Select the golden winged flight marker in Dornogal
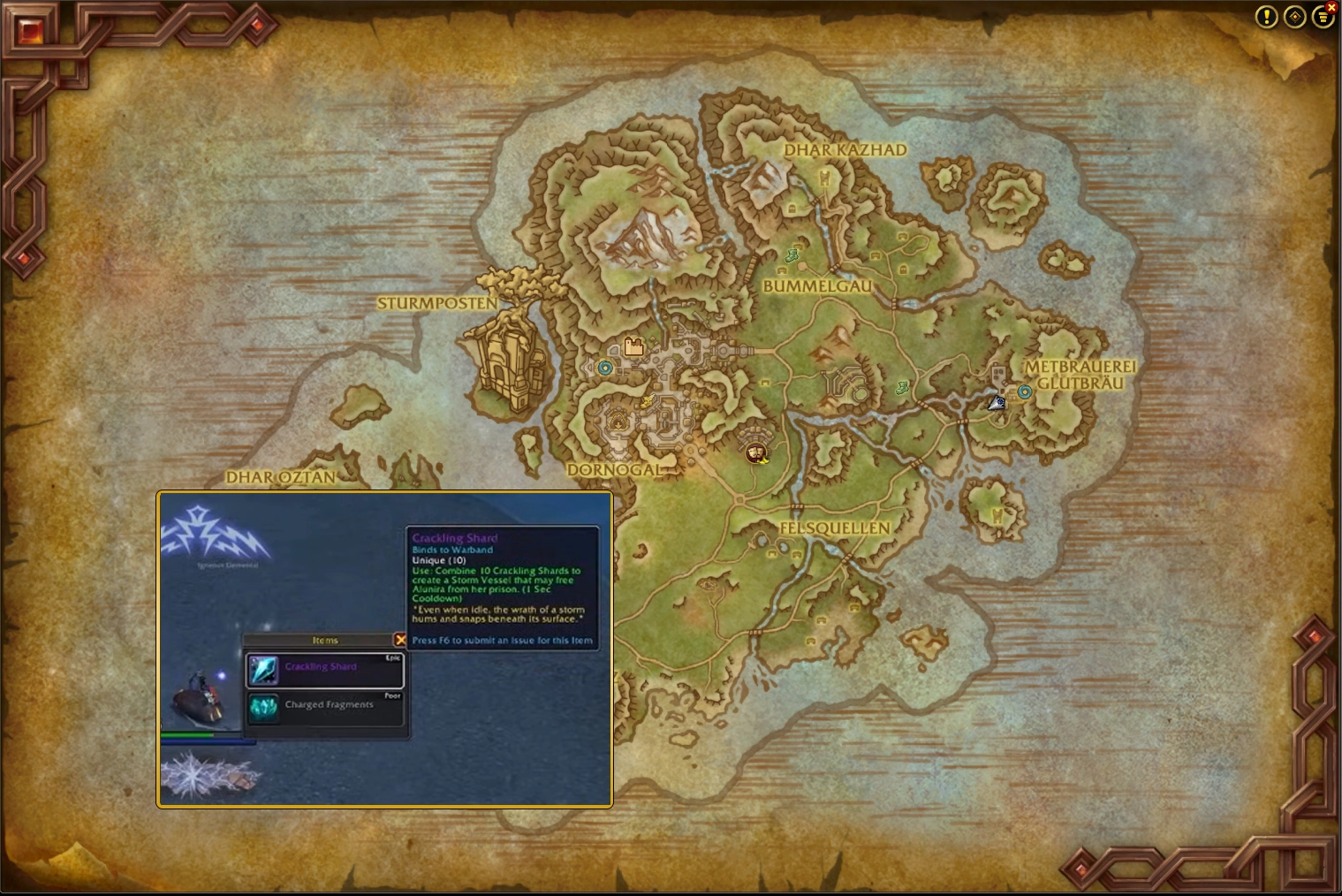The height and width of the screenshot is (896, 1342). tap(648, 402)
